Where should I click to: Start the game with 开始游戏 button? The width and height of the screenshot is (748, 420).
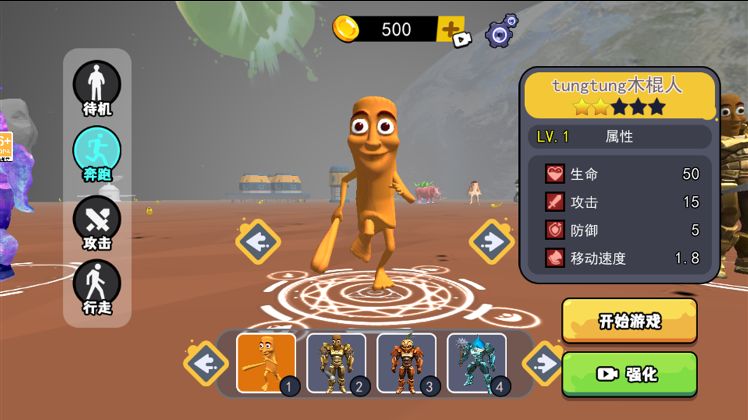pyautogui.click(x=629, y=321)
